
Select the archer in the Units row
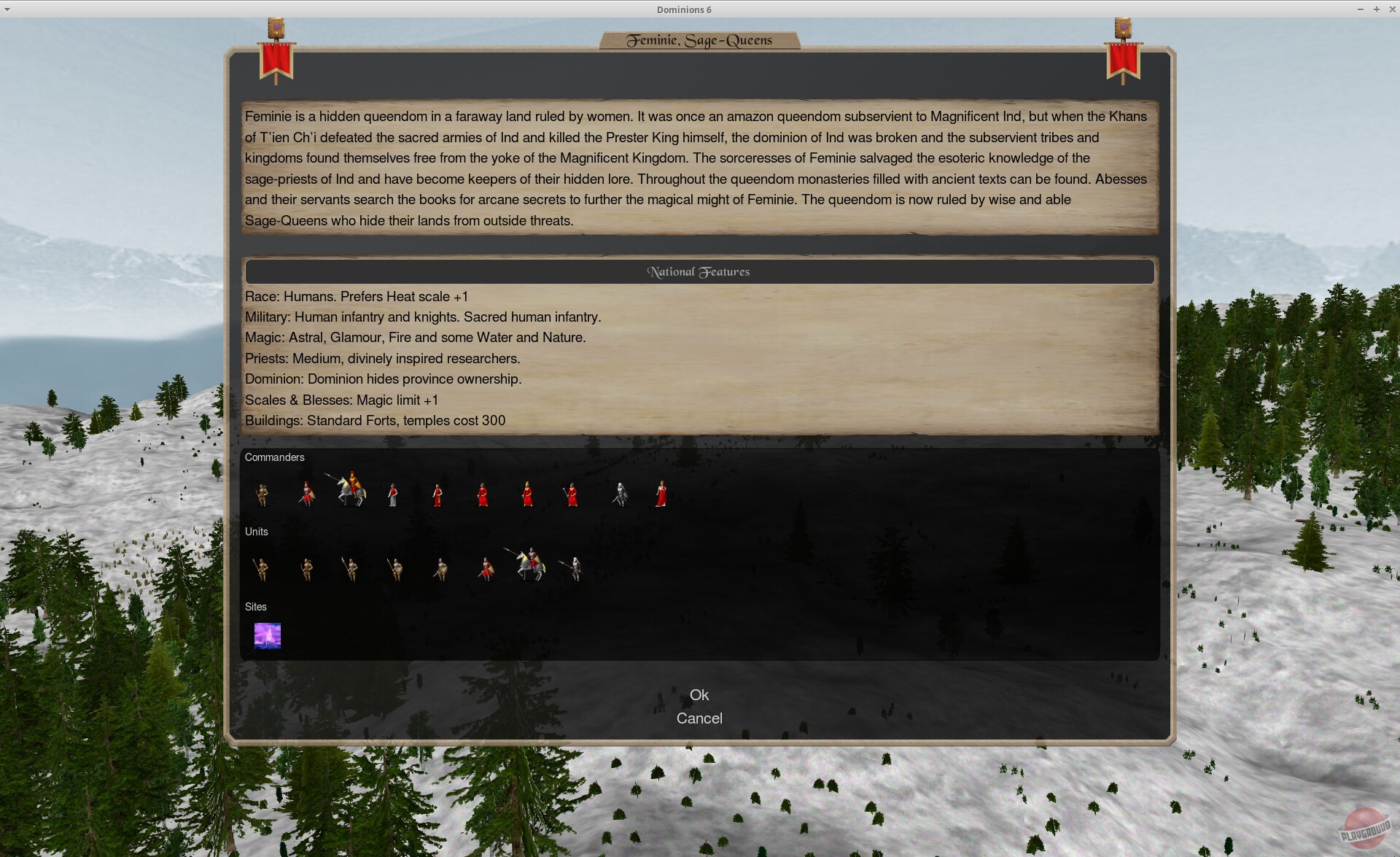coord(306,570)
